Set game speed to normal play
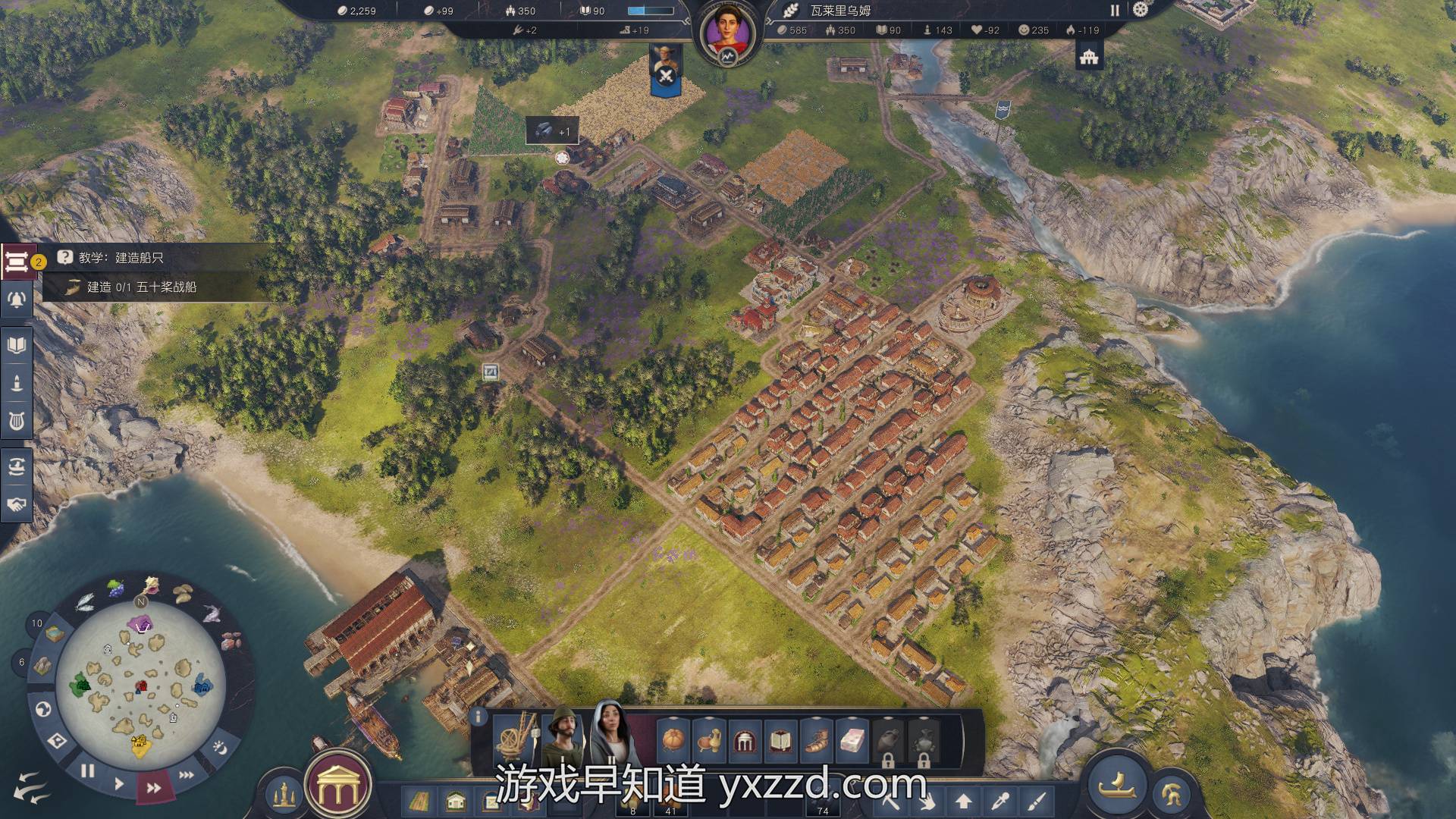Image resolution: width=1456 pixels, height=819 pixels. (x=119, y=783)
